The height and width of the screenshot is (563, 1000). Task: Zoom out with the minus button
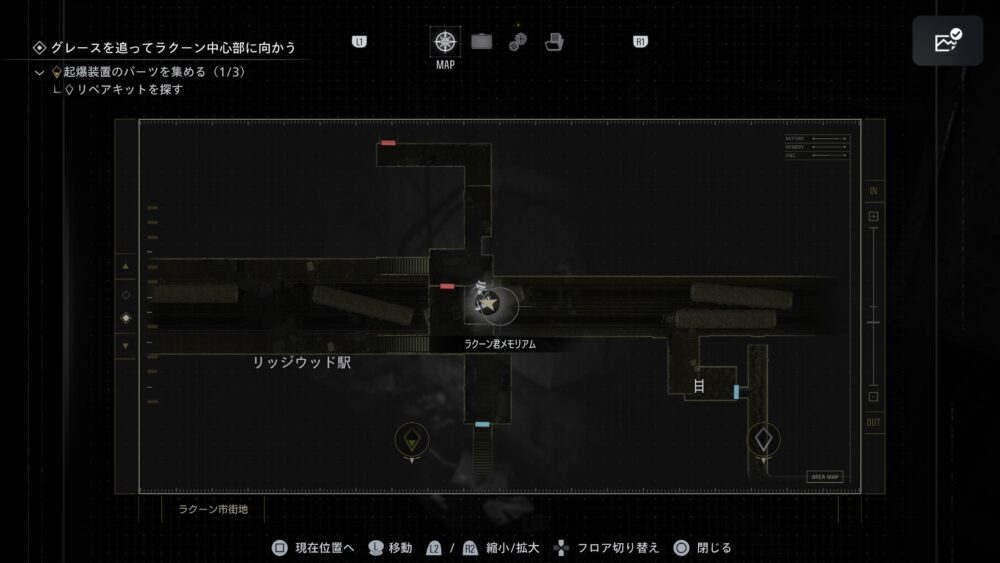pyautogui.click(x=873, y=397)
